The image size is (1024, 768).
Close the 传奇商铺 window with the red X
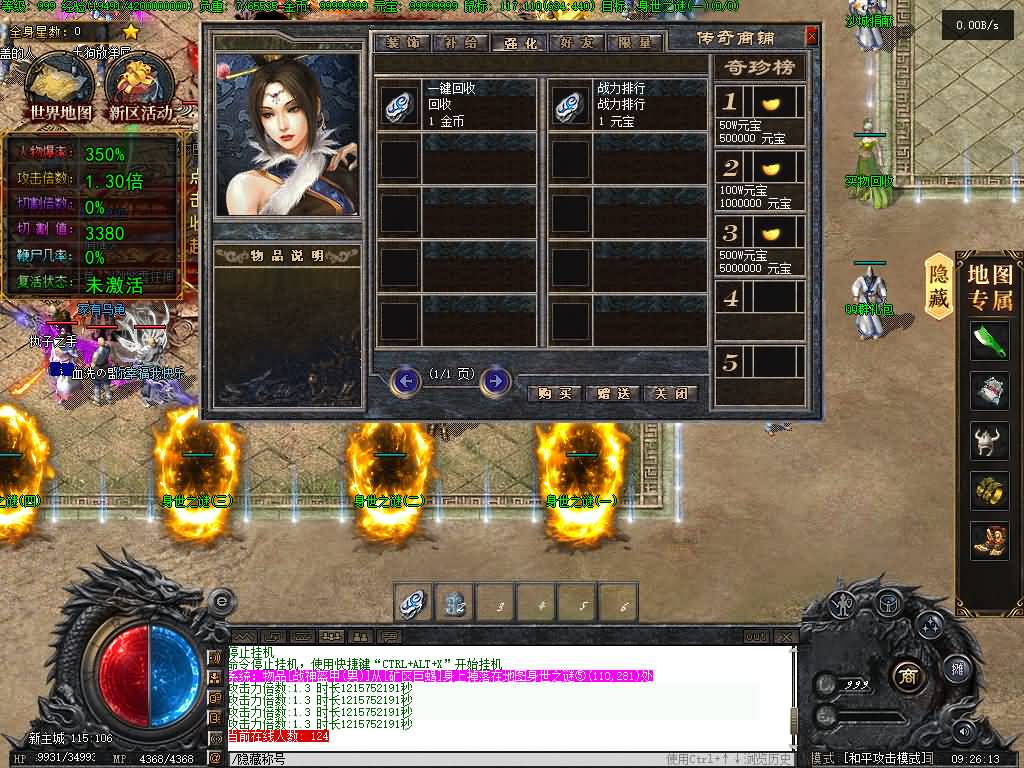tap(811, 37)
